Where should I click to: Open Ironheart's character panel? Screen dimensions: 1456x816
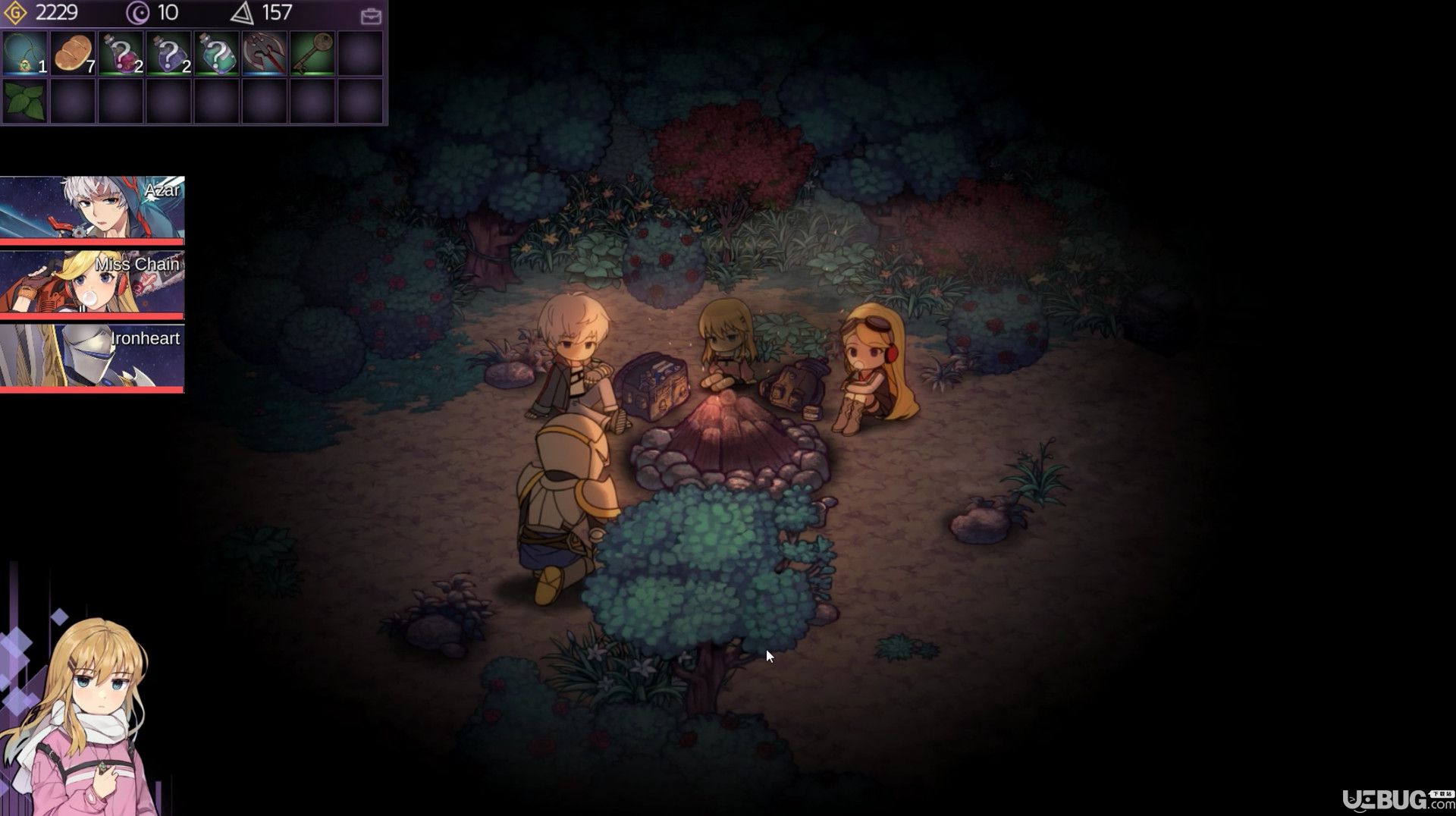[92, 357]
